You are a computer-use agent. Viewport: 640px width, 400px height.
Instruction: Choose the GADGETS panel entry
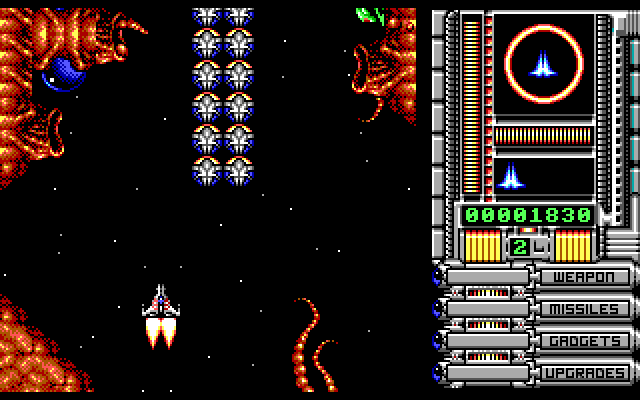pos(585,341)
